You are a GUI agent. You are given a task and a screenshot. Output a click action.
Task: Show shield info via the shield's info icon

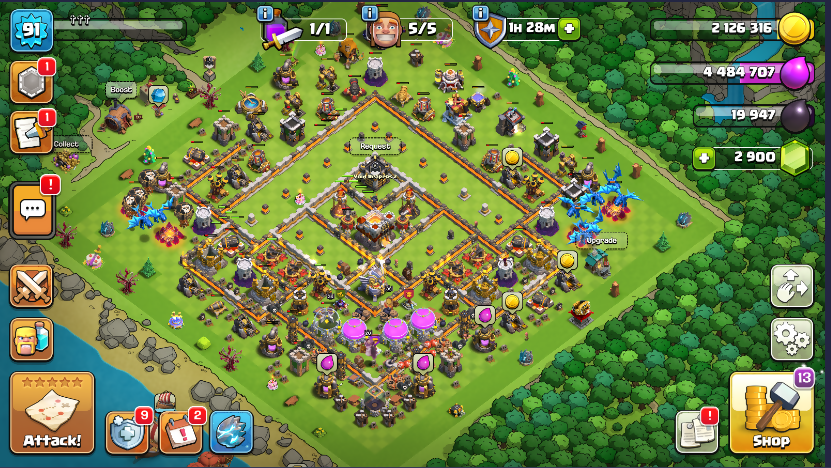(x=480, y=13)
